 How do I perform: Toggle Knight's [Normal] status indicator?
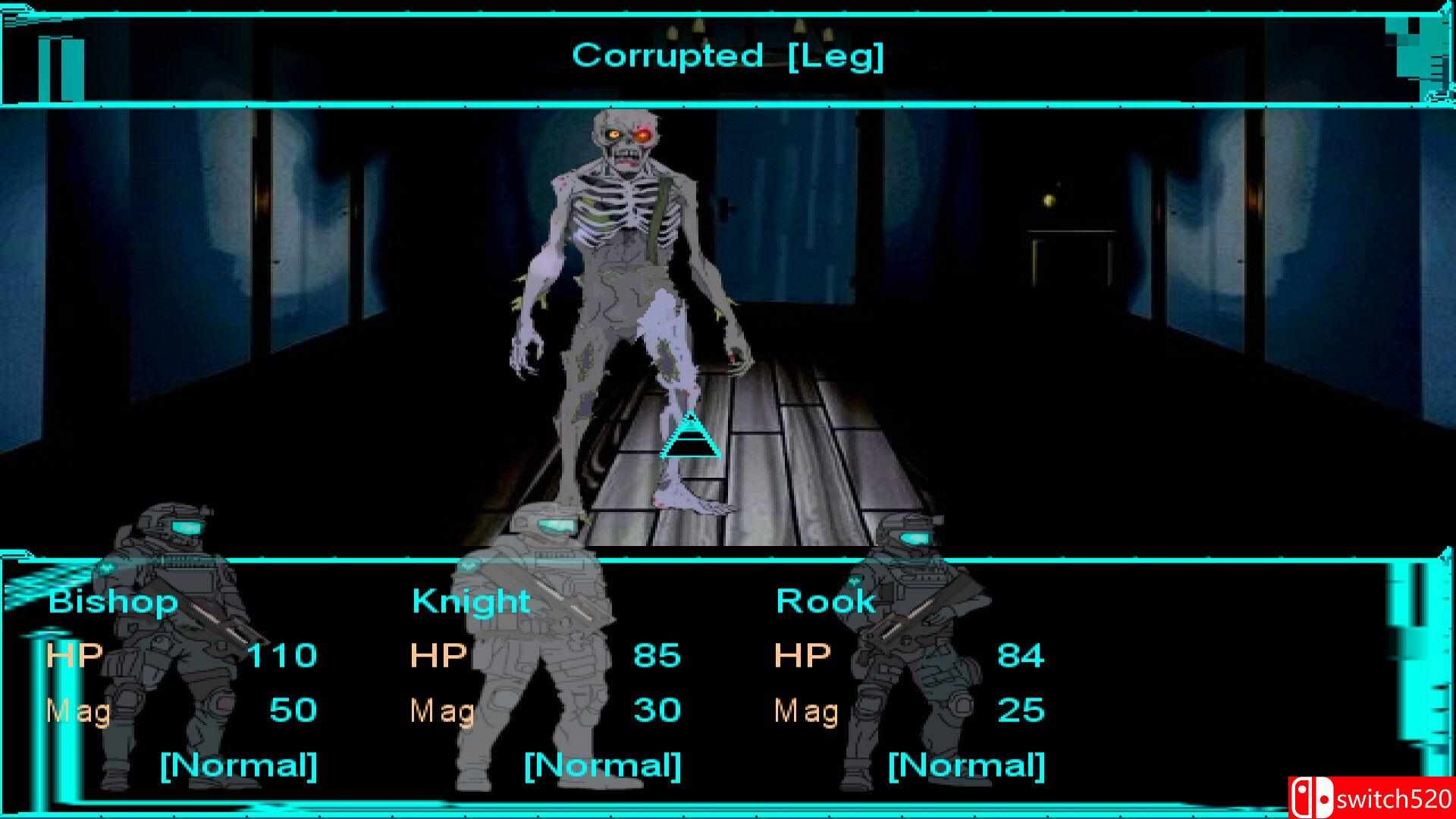click(601, 766)
